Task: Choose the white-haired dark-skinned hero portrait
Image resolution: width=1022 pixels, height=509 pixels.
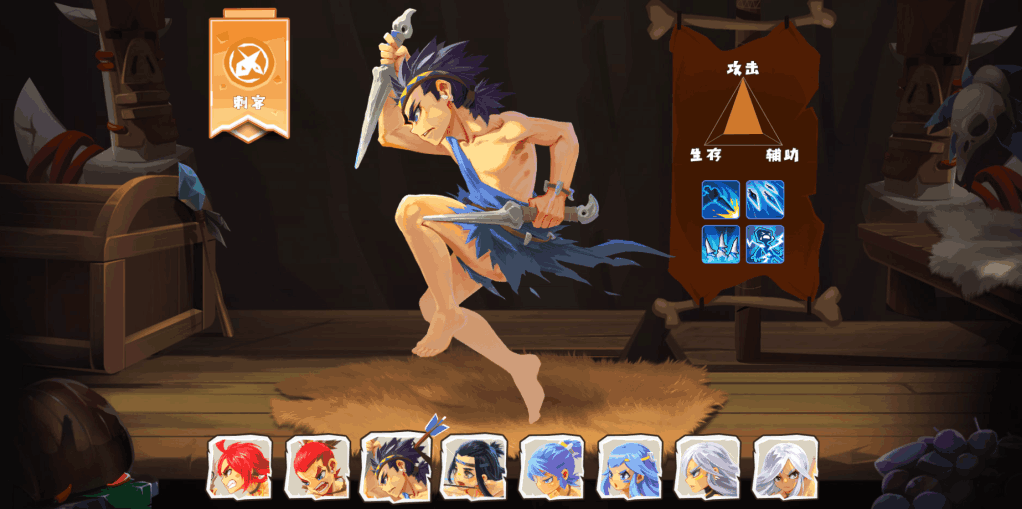Action: (x=786, y=467)
